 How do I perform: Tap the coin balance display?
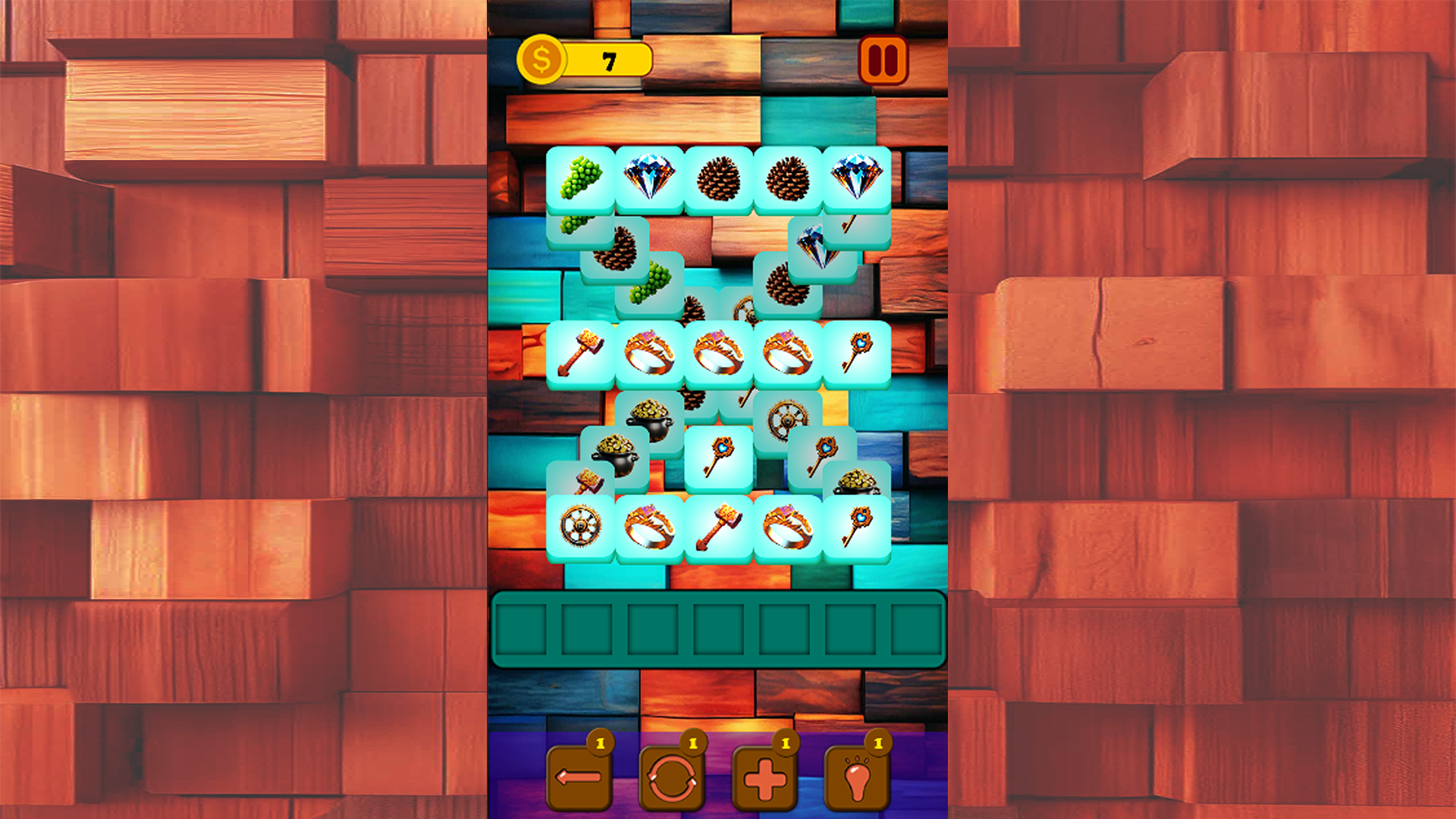607,59
